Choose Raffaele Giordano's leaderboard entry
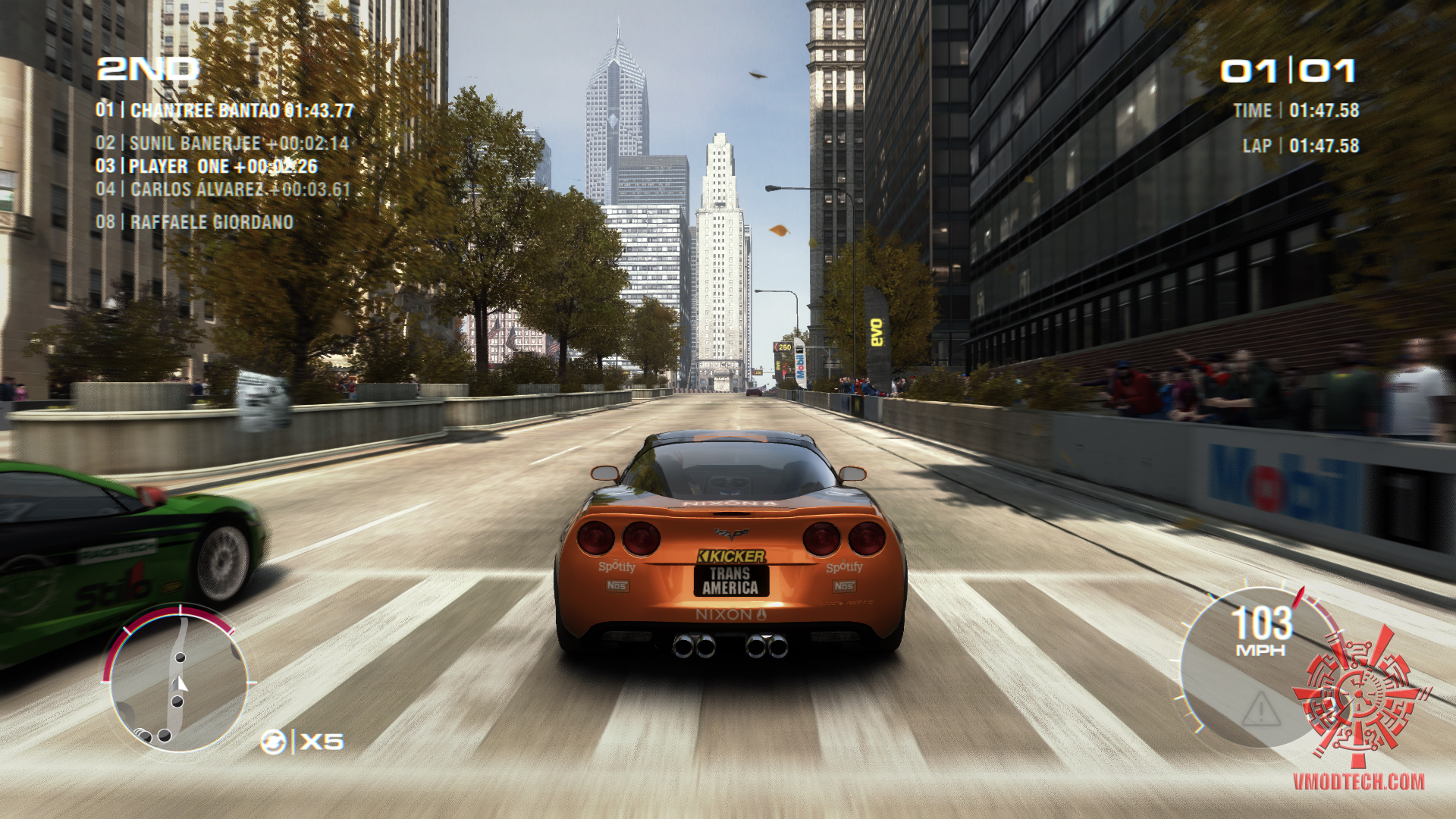The image size is (1456, 819). (x=194, y=222)
